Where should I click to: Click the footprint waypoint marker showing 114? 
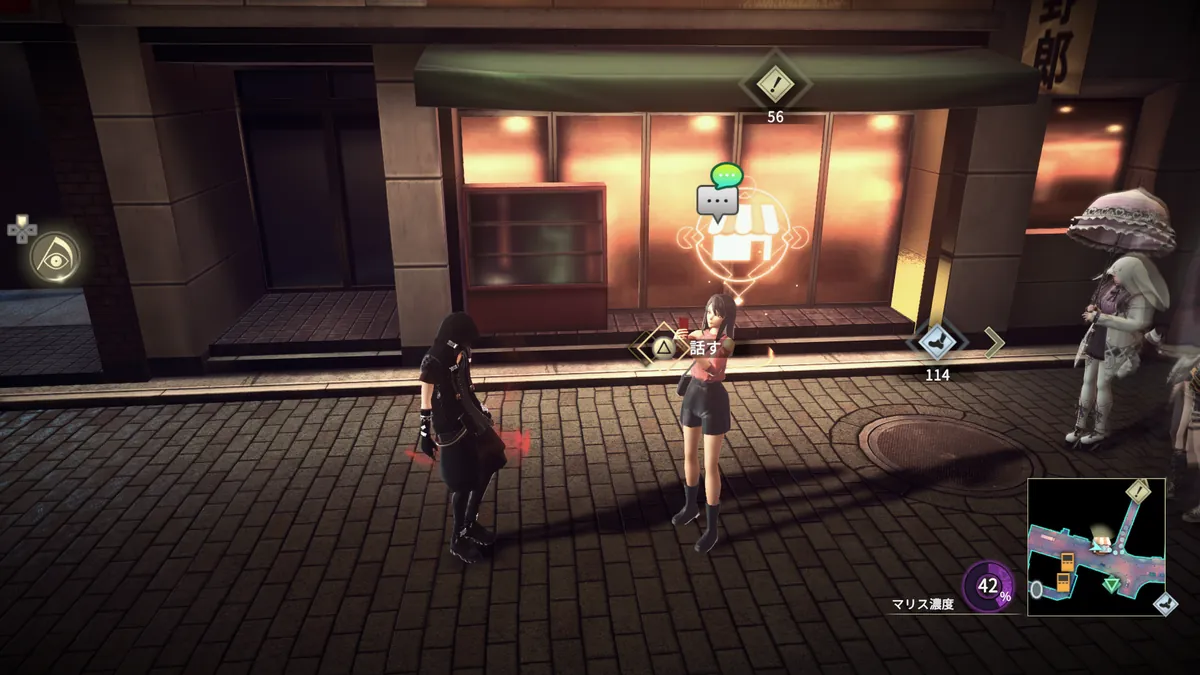tap(936, 341)
